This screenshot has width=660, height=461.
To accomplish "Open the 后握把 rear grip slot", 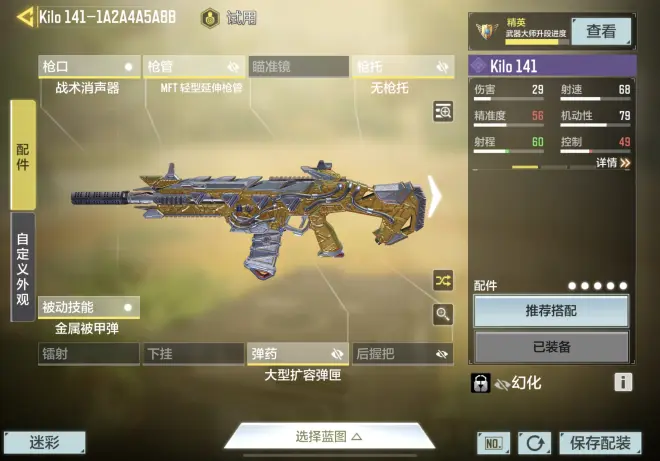I will (x=402, y=354).
